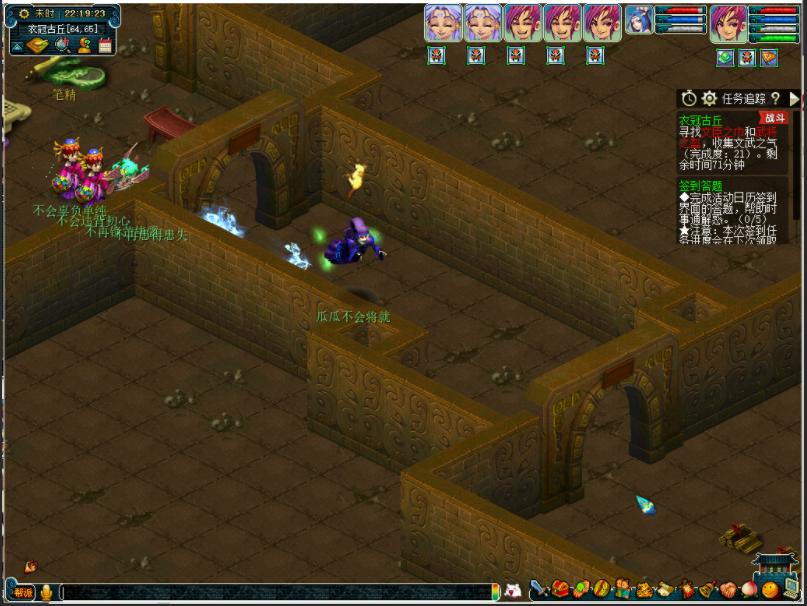Open quest tracker gear settings
The image size is (807, 606).
point(709,98)
